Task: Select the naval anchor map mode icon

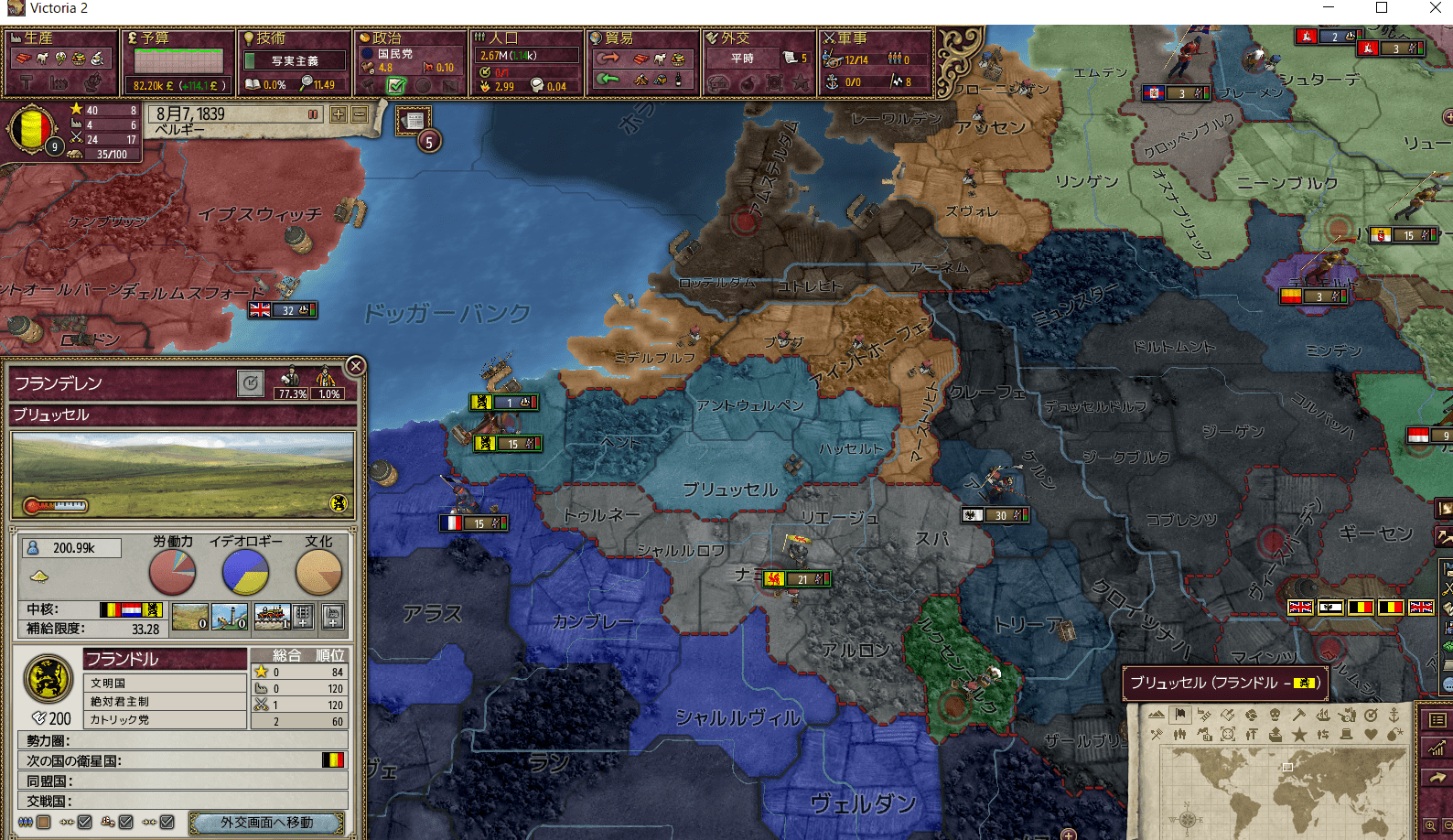Action: 1394,716
